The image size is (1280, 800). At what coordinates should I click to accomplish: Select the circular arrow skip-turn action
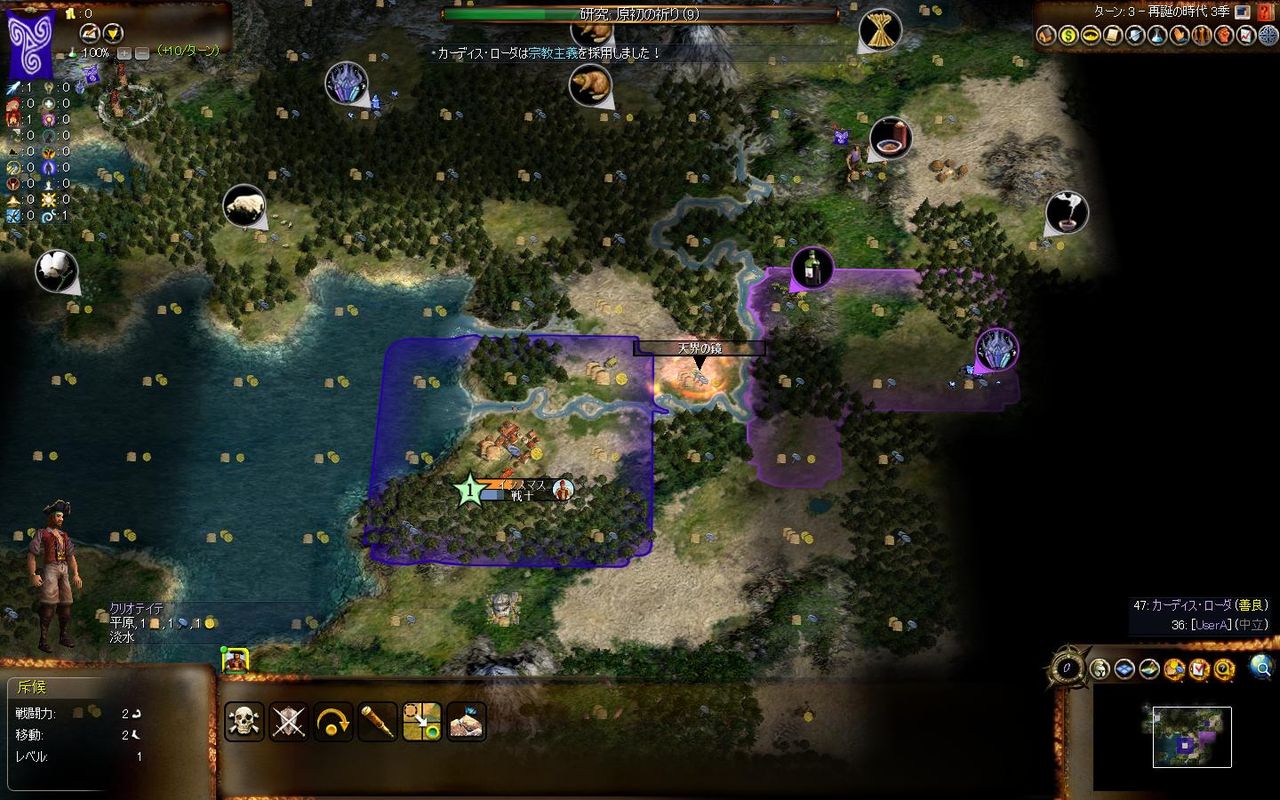click(333, 722)
